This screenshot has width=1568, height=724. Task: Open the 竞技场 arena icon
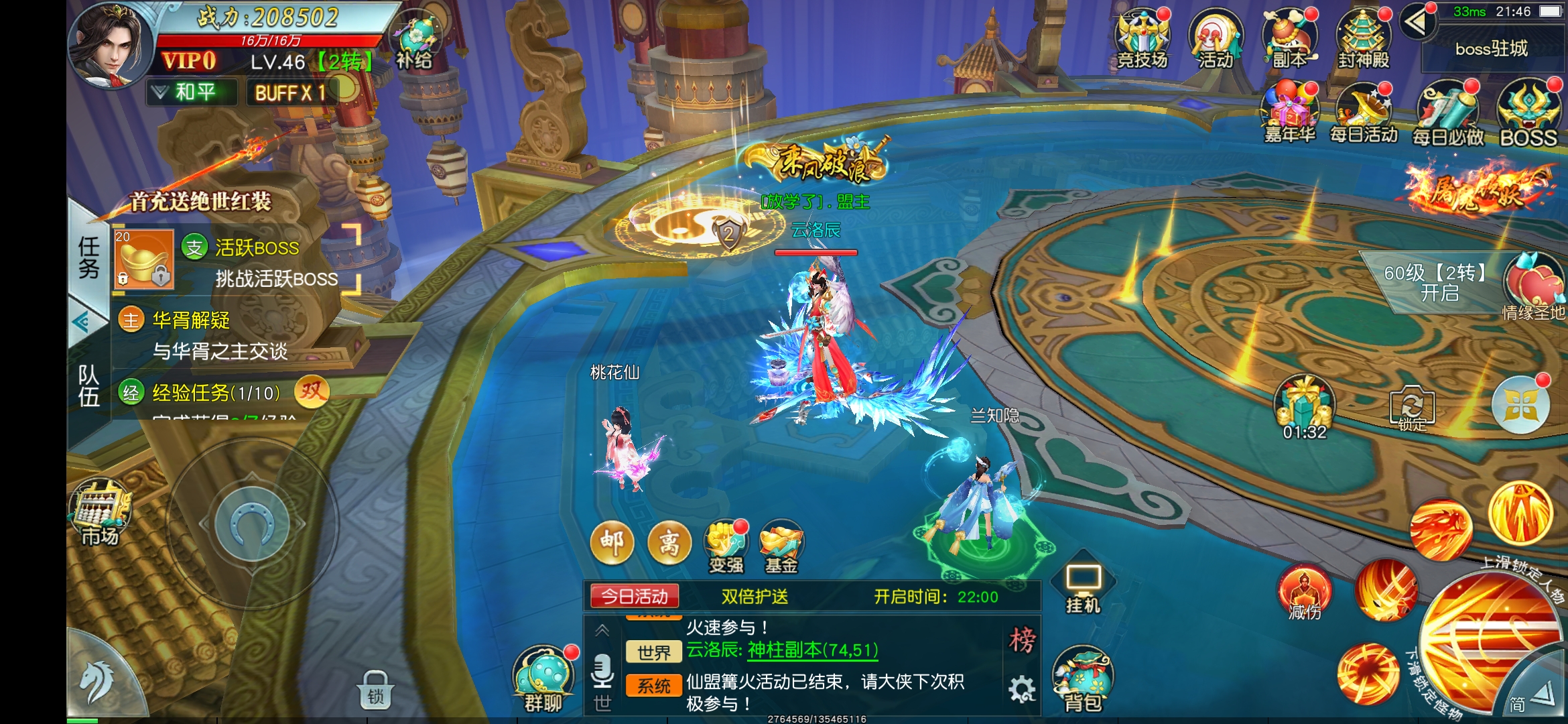[1142, 39]
